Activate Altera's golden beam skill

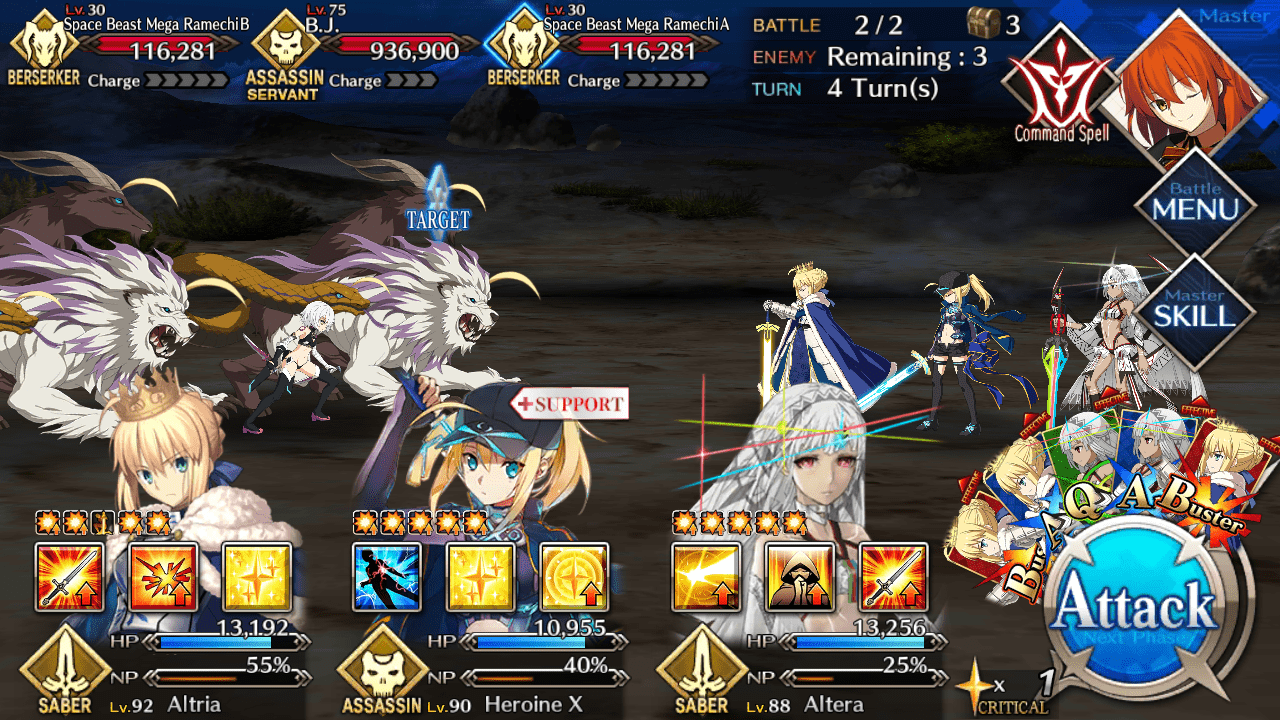(706, 577)
